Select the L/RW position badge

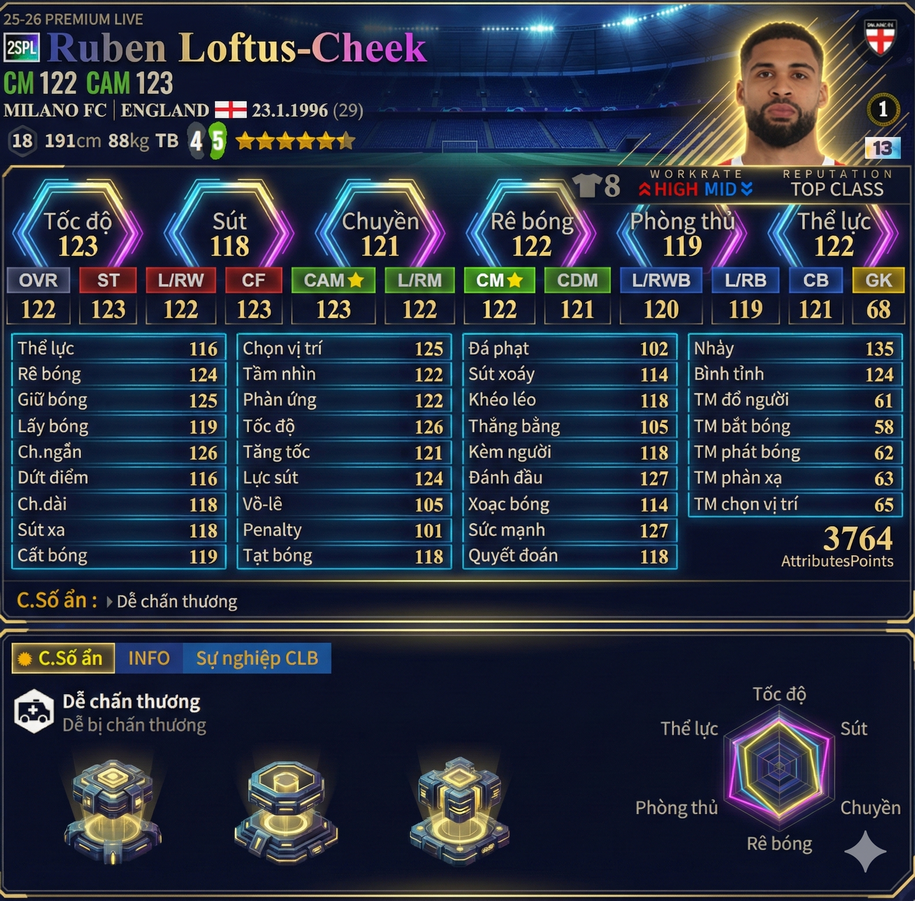(x=180, y=281)
